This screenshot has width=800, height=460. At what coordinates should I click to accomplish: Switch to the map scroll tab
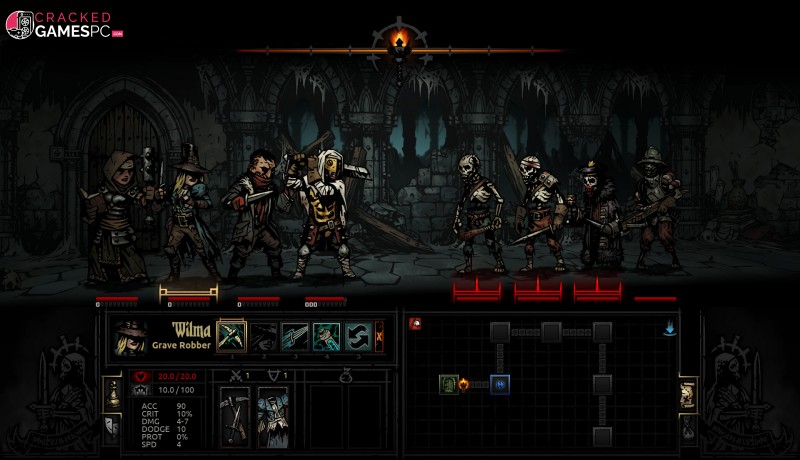(688, 393)
